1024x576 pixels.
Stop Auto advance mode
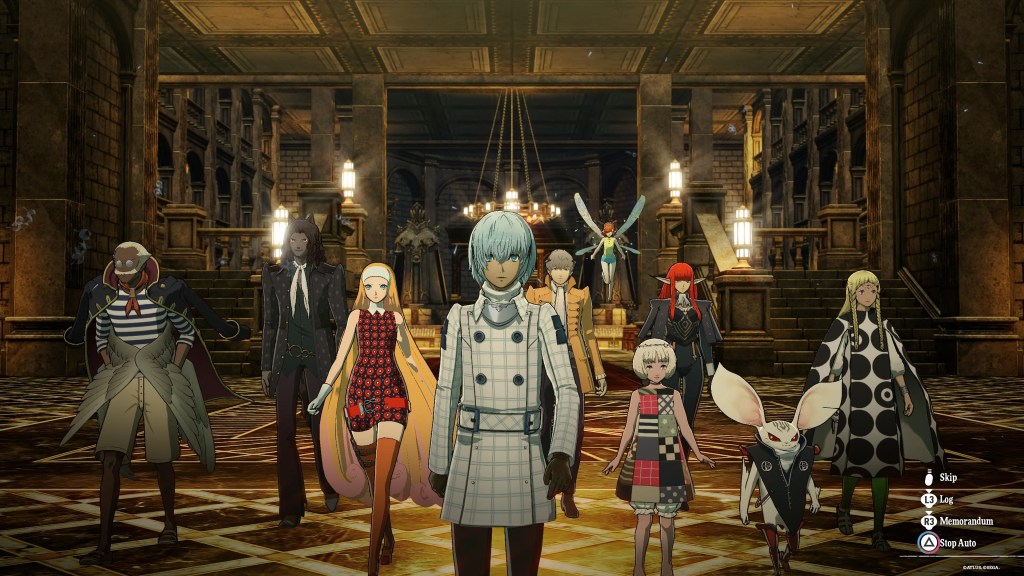(955, 543)
